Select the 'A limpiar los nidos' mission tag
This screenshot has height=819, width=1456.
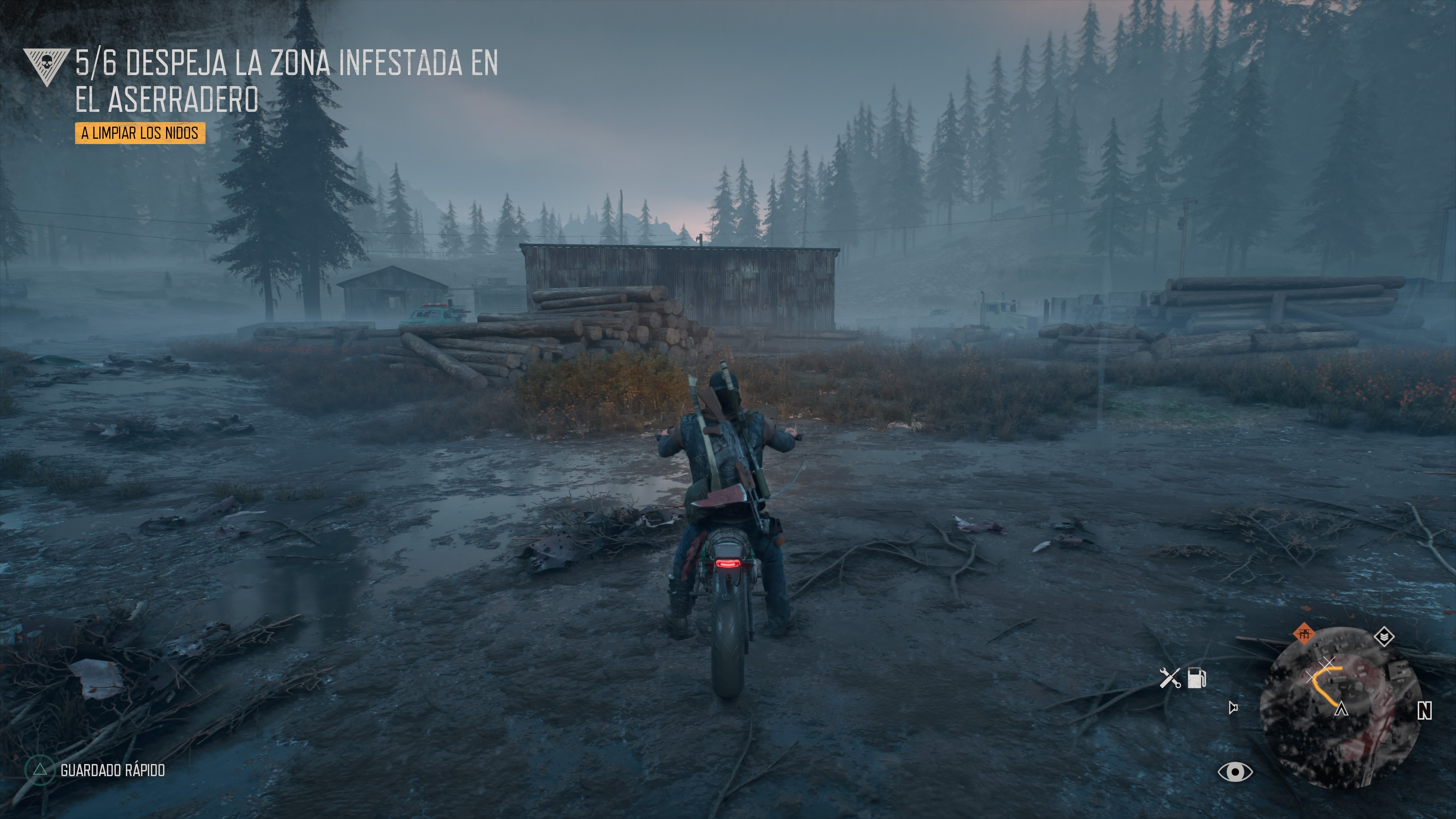[140, 133]
